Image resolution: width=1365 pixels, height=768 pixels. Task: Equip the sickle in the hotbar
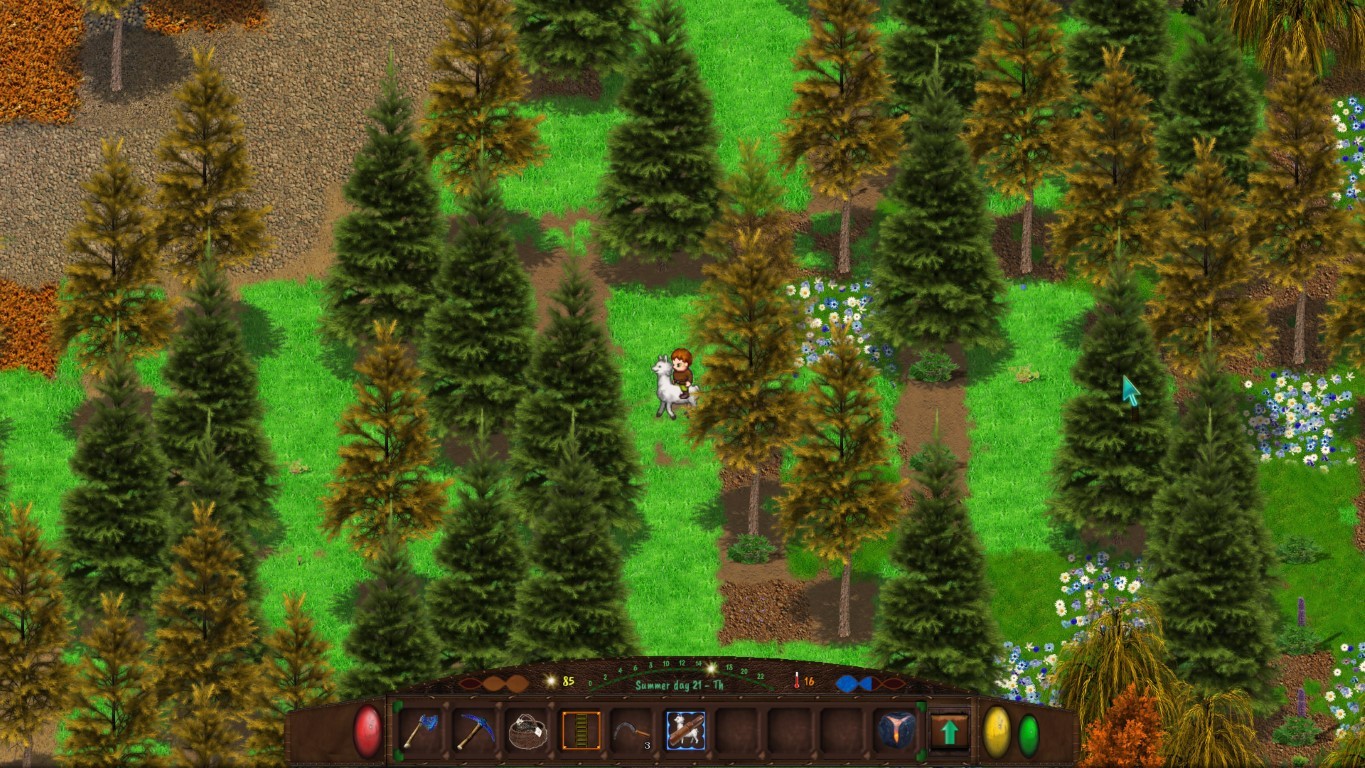(632, 731)
